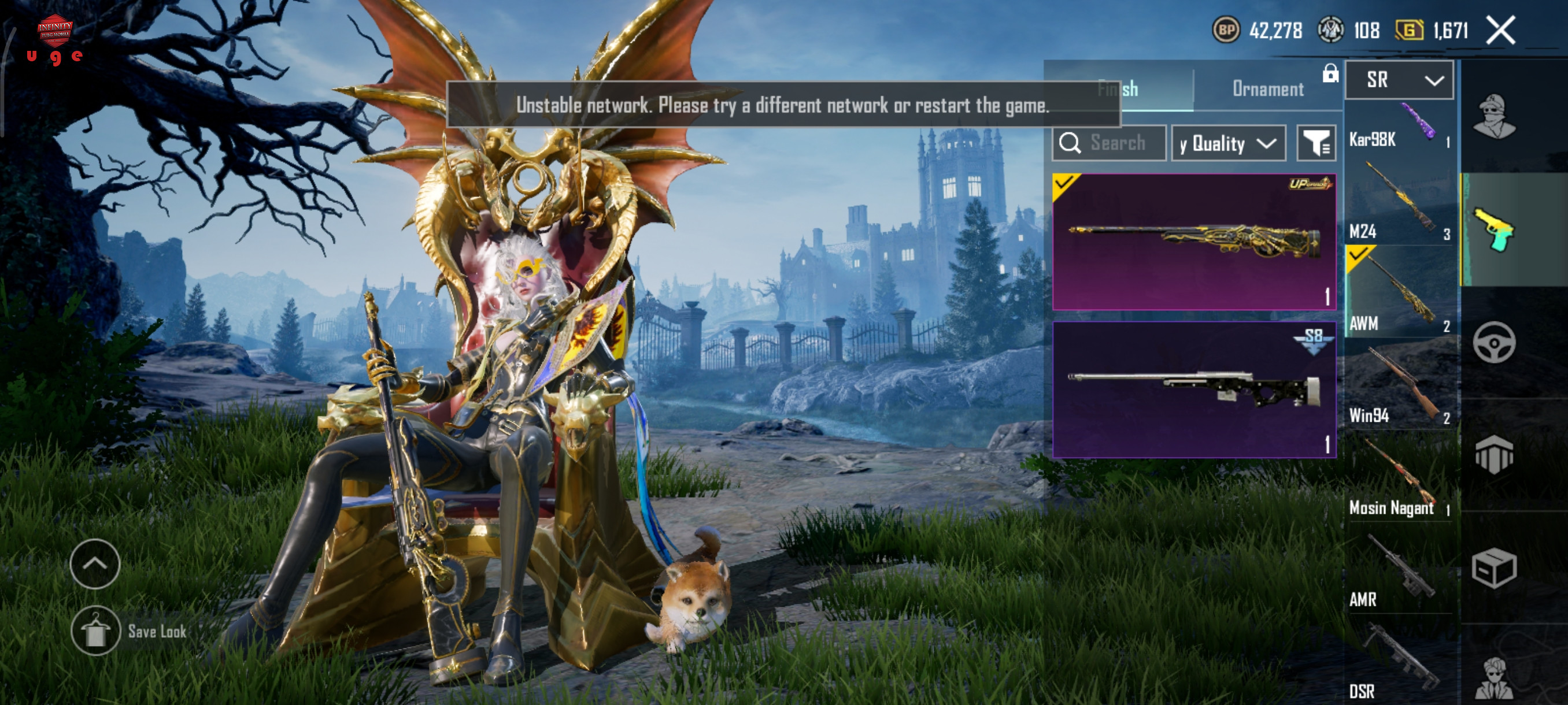This screenshot has width=1568, height=705.
Task: Choose AWM in the weapon list
Action: (1399, 292)
